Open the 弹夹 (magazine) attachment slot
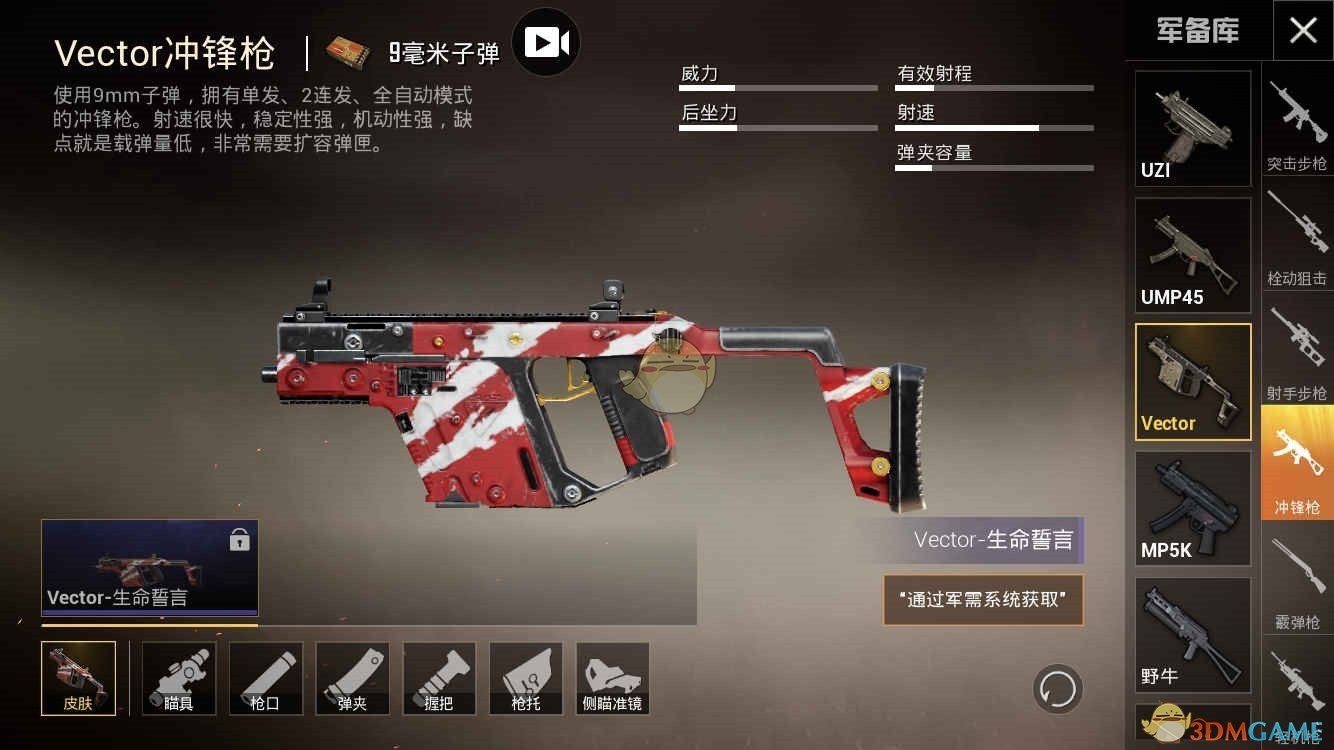The height and width of the screenshot is (750, 1334). (352, 678)
